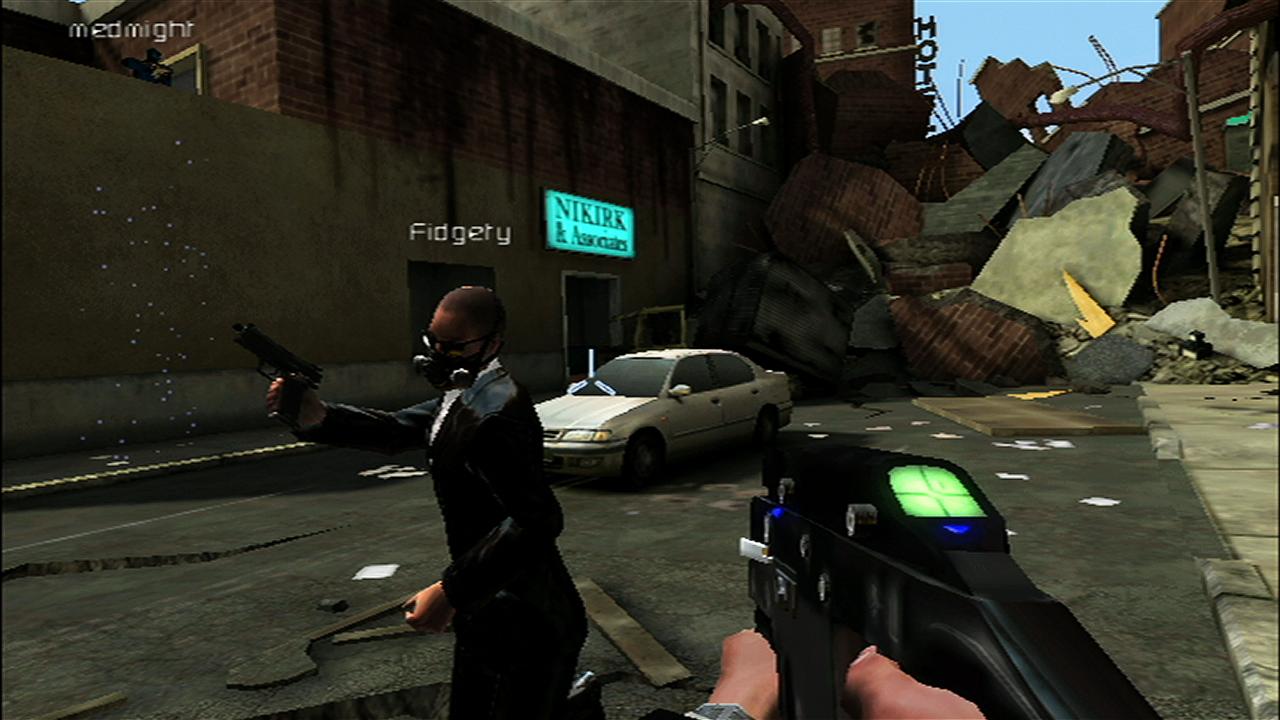Image resolution: width=1280 pixels, height=720 pixels.
Task: Click the Fidgety player name tag
Action: [x=460, y=233]
